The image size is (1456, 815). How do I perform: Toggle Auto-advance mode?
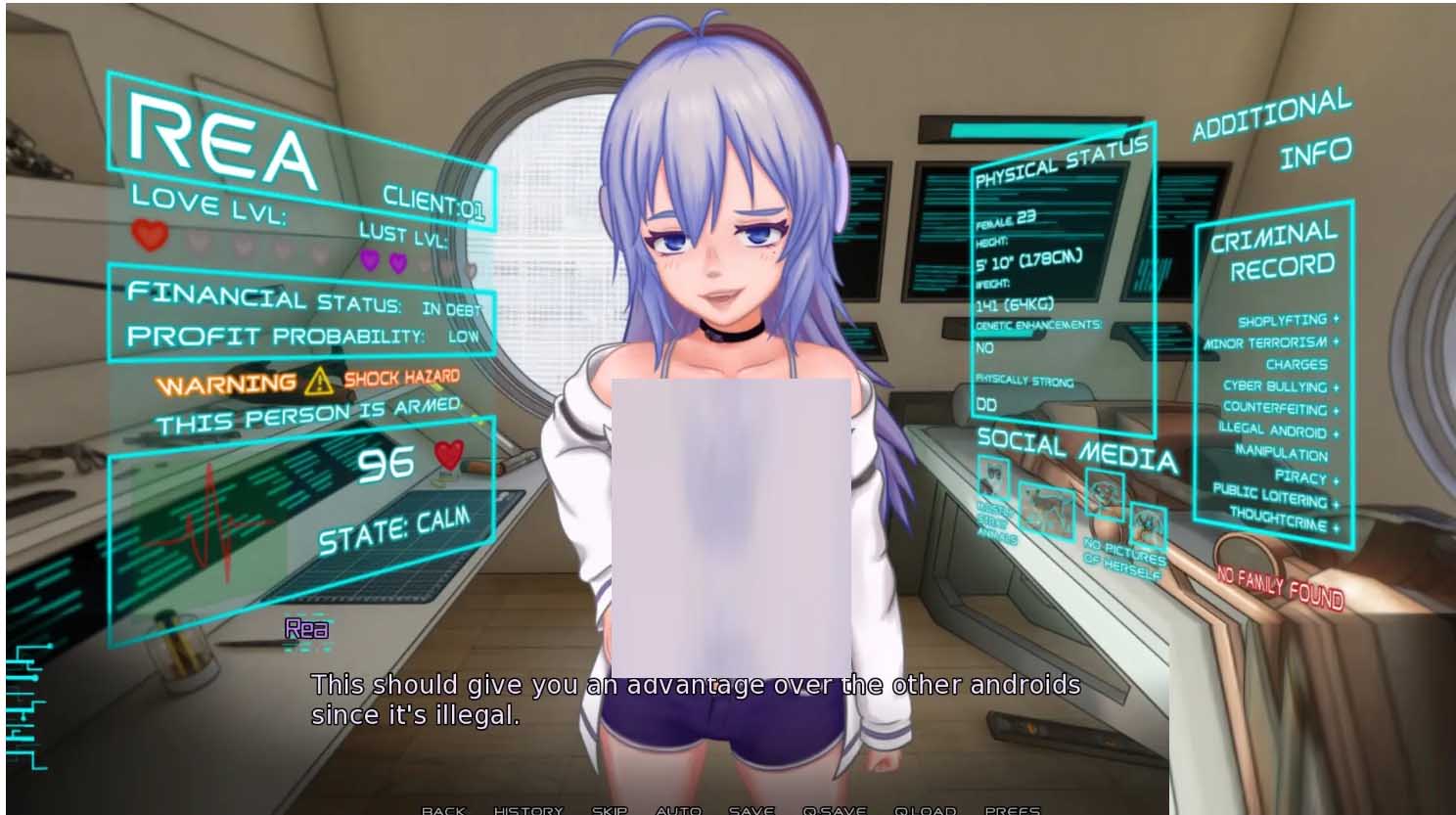(678, 809)
